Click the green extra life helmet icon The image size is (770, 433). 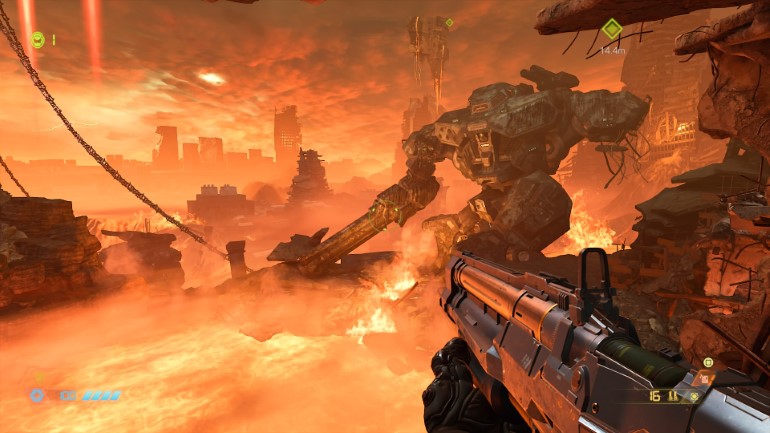click(x=38, y=40)
